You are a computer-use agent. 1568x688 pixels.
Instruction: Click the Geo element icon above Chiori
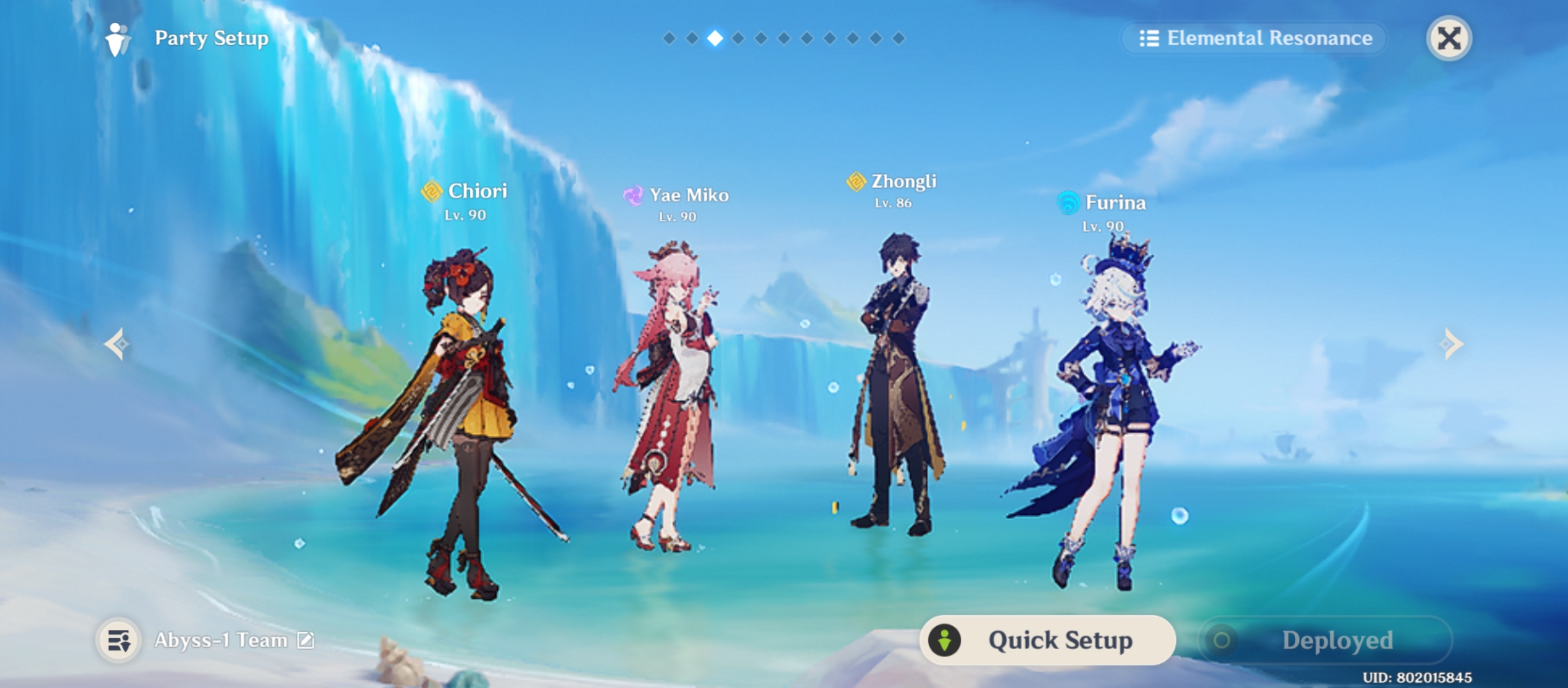click(x=431, y=190)
